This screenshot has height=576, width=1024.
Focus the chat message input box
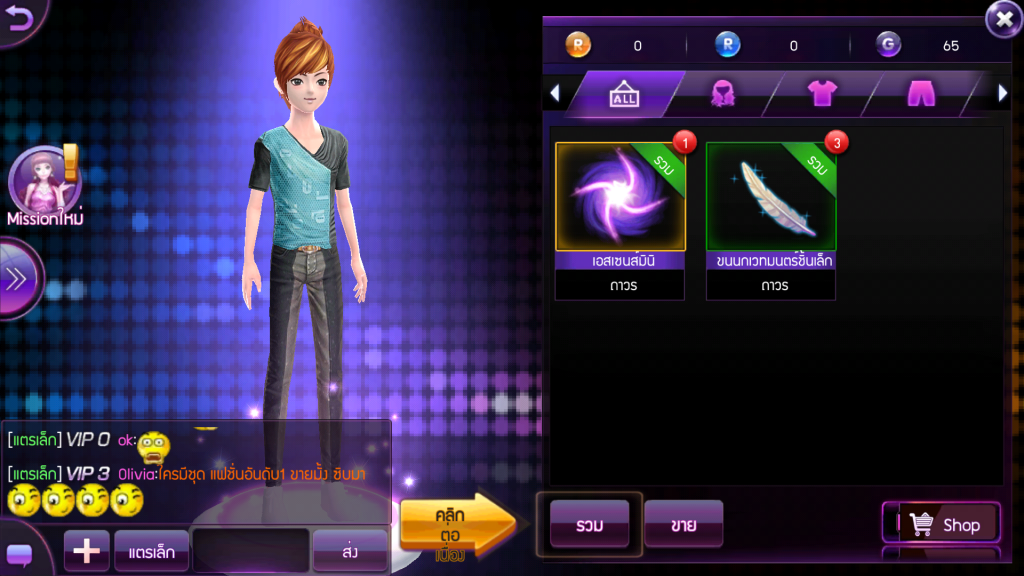(250, 550)
